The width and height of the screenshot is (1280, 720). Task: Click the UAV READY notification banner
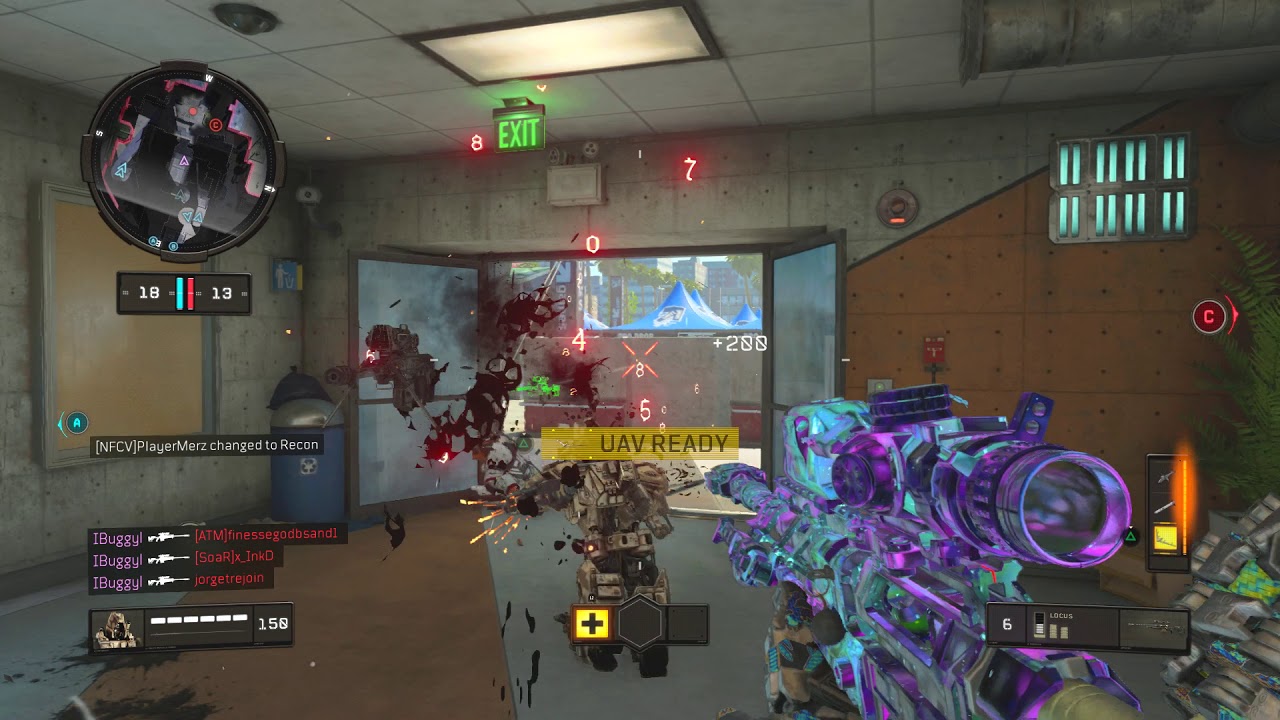point(640,443)
